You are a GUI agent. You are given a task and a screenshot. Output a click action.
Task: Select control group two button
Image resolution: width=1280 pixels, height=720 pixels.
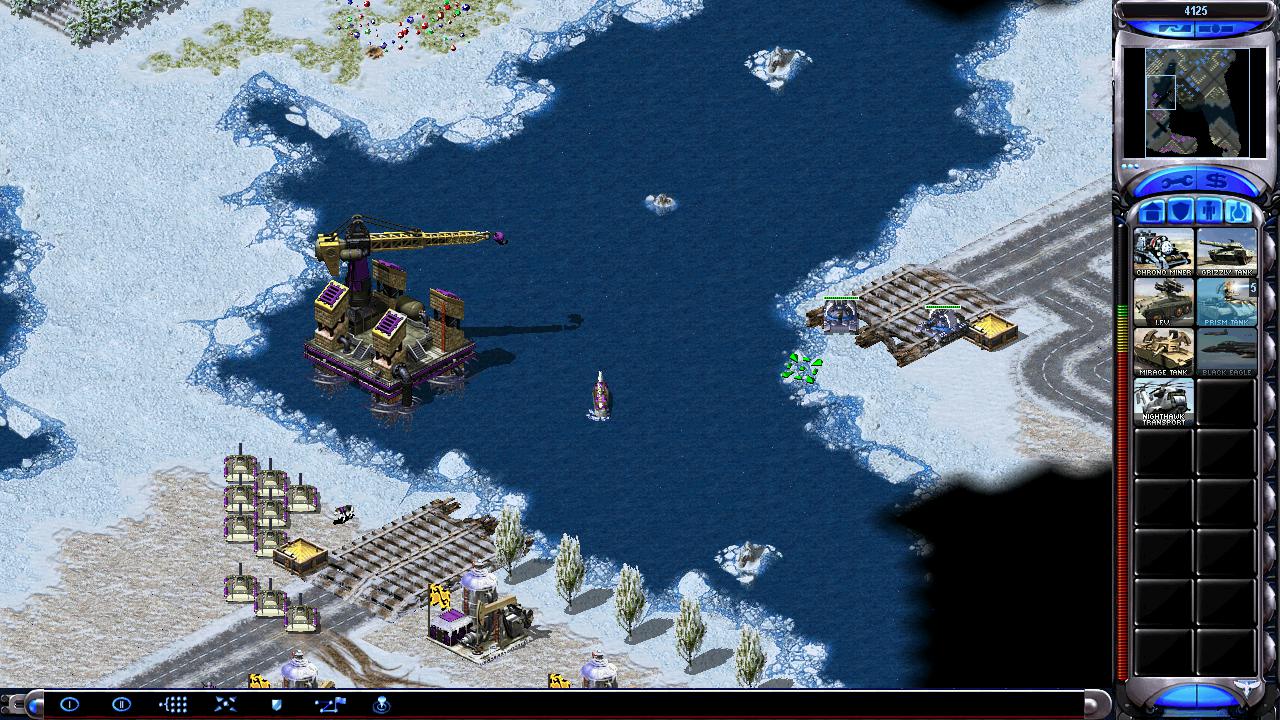(121, 704)
